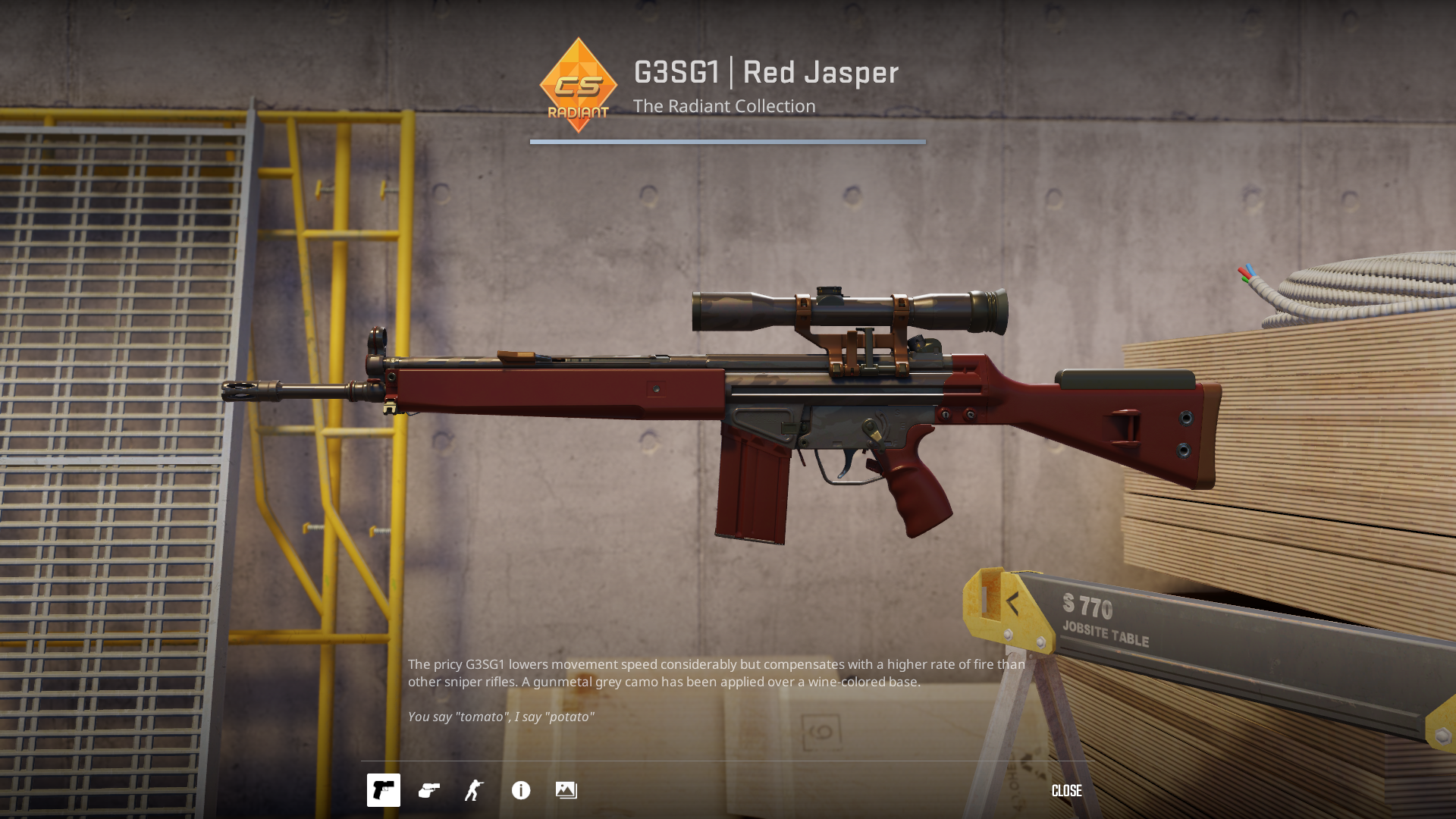Open the picture background view icon

(x=566, y=790)
